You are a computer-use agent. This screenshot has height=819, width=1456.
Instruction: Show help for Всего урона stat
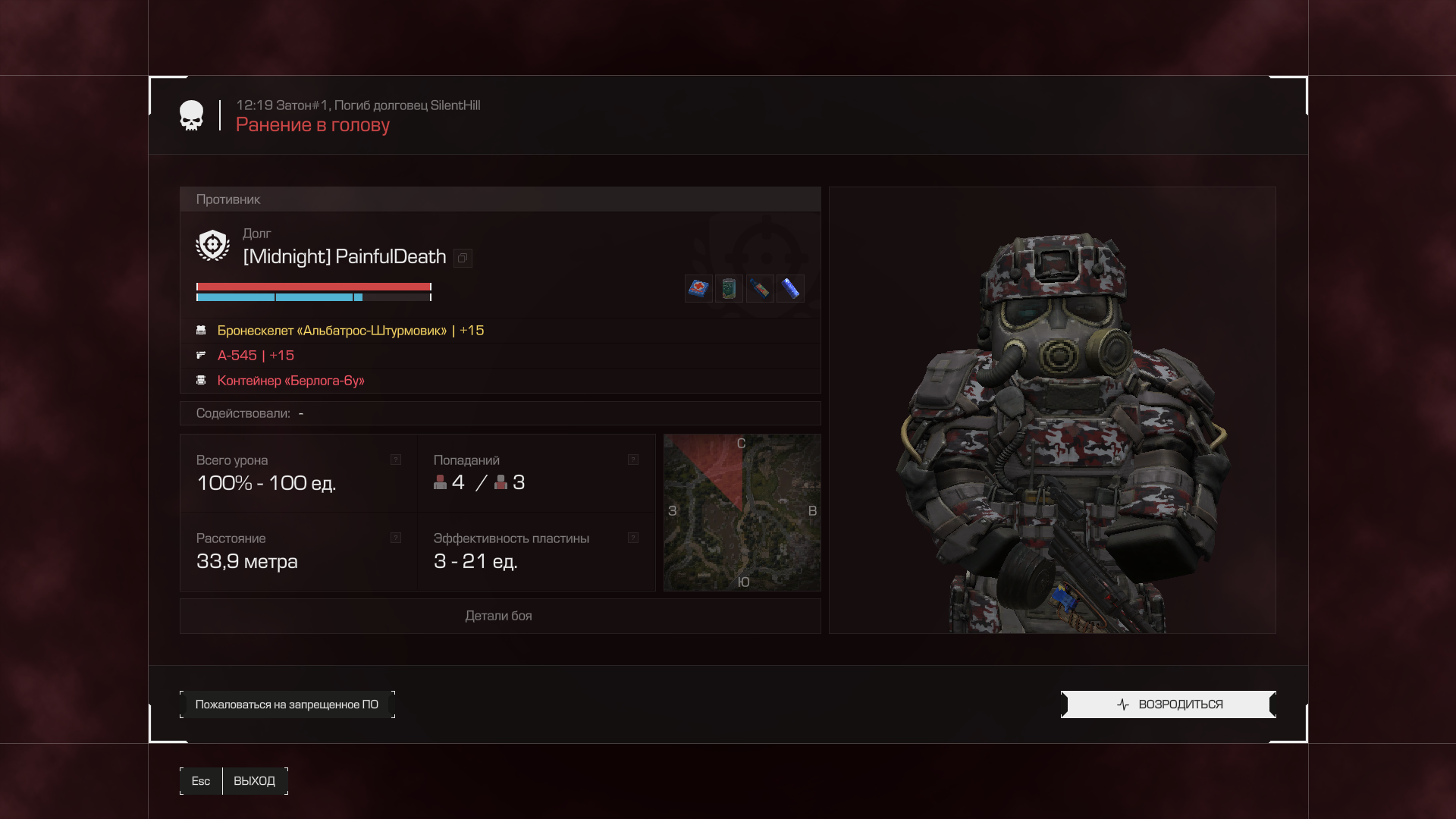(396, 460)
